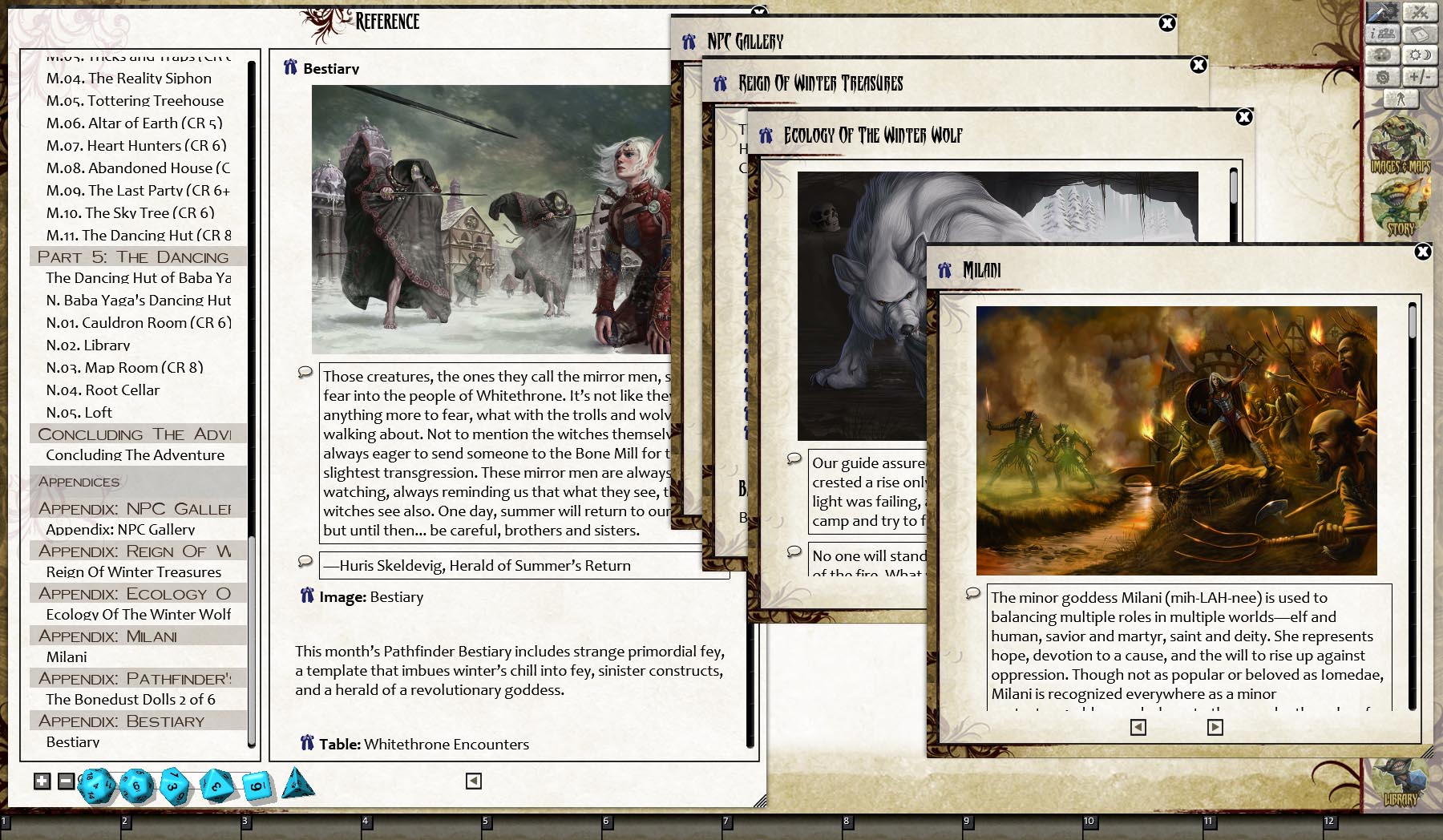Open the Options gear icon

pyautogui.click(x=1383, y=77)
